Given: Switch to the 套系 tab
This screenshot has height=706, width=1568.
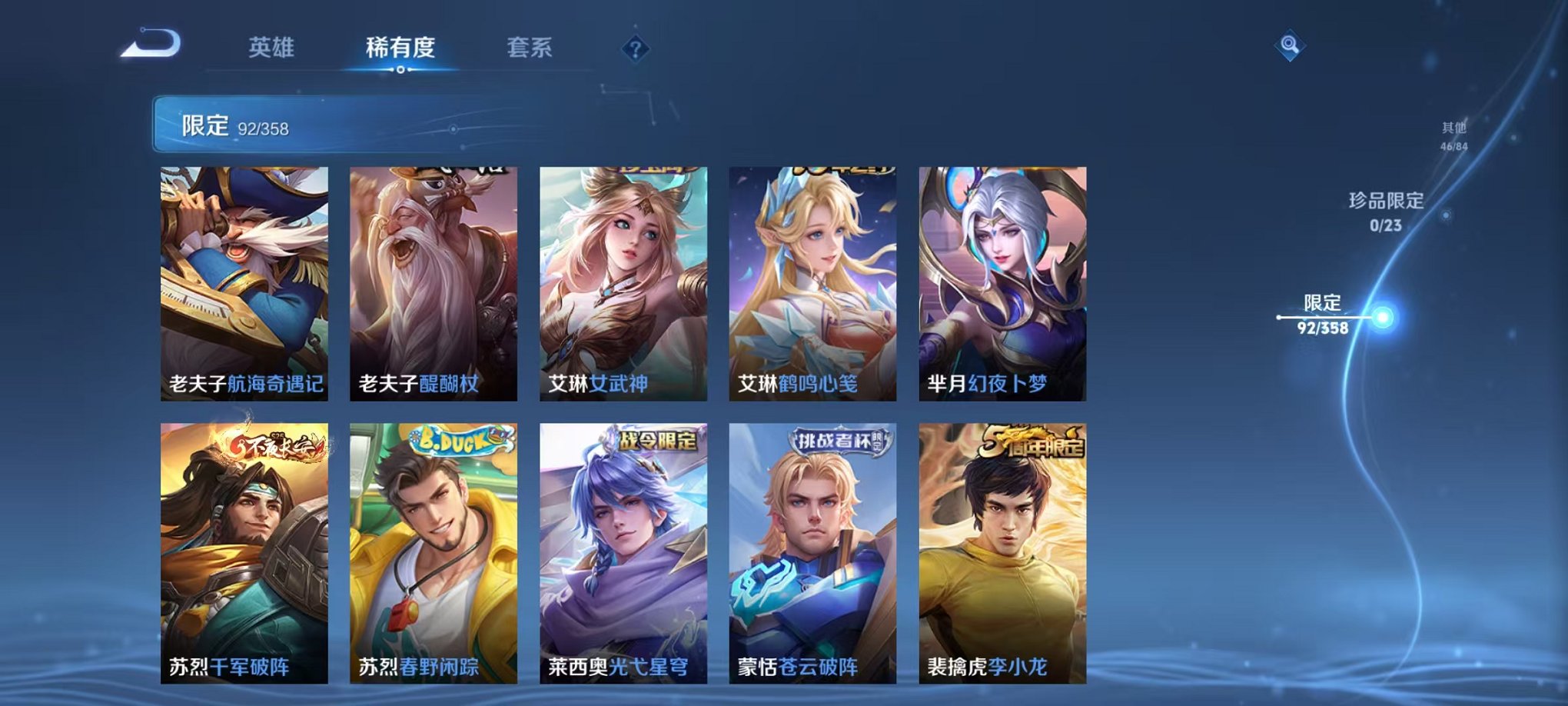Looking at the screenshot, I should (537, 46).
